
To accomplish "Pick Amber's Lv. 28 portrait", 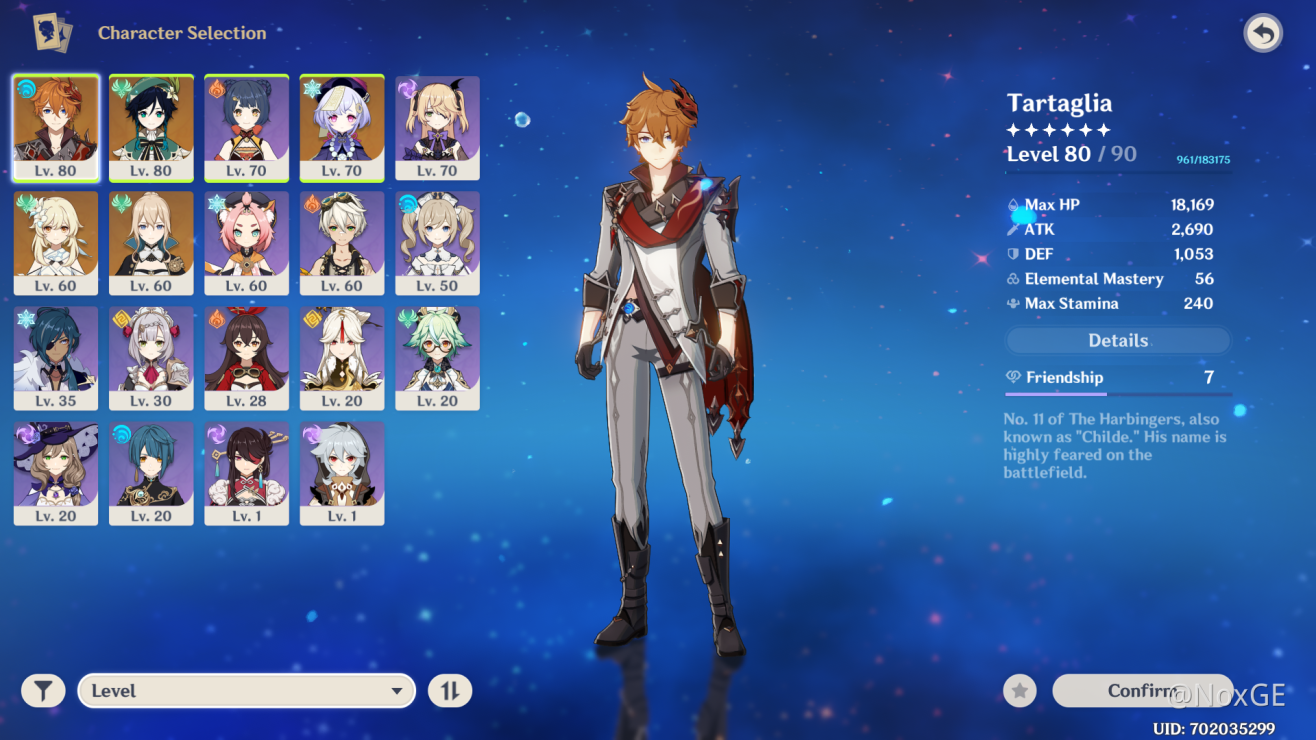I will (247, 358).
